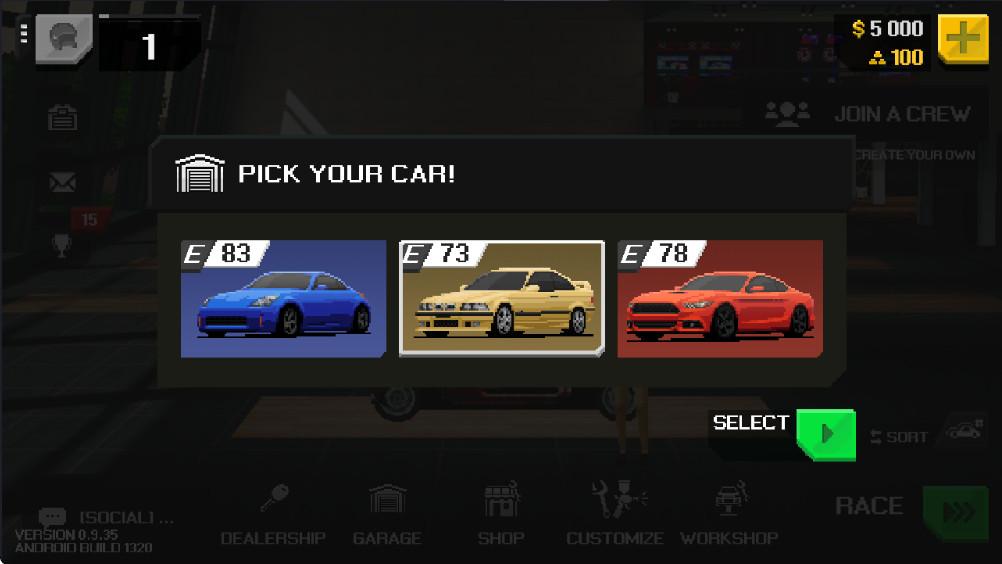This screenshot has height=564, width=1002.
Task: Enter the Workshop
Action: (729, 515)
